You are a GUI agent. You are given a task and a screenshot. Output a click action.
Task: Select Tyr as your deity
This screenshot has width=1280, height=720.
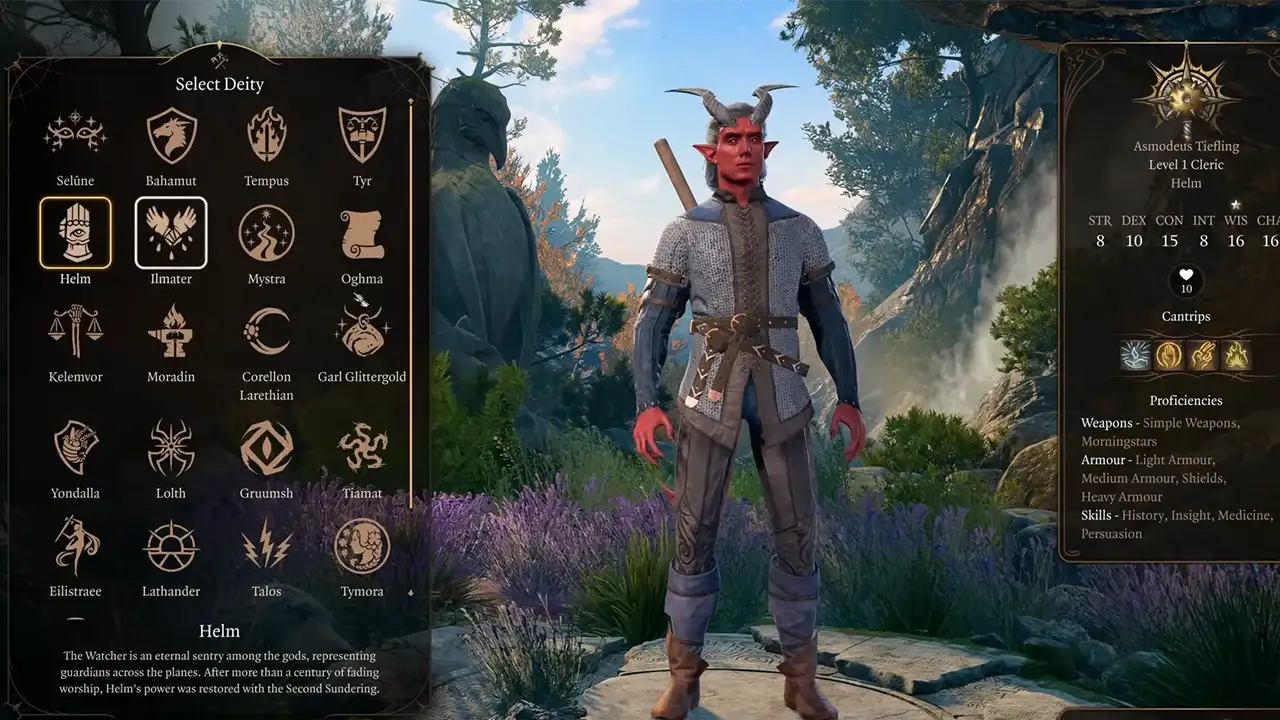tap(362, 135)
